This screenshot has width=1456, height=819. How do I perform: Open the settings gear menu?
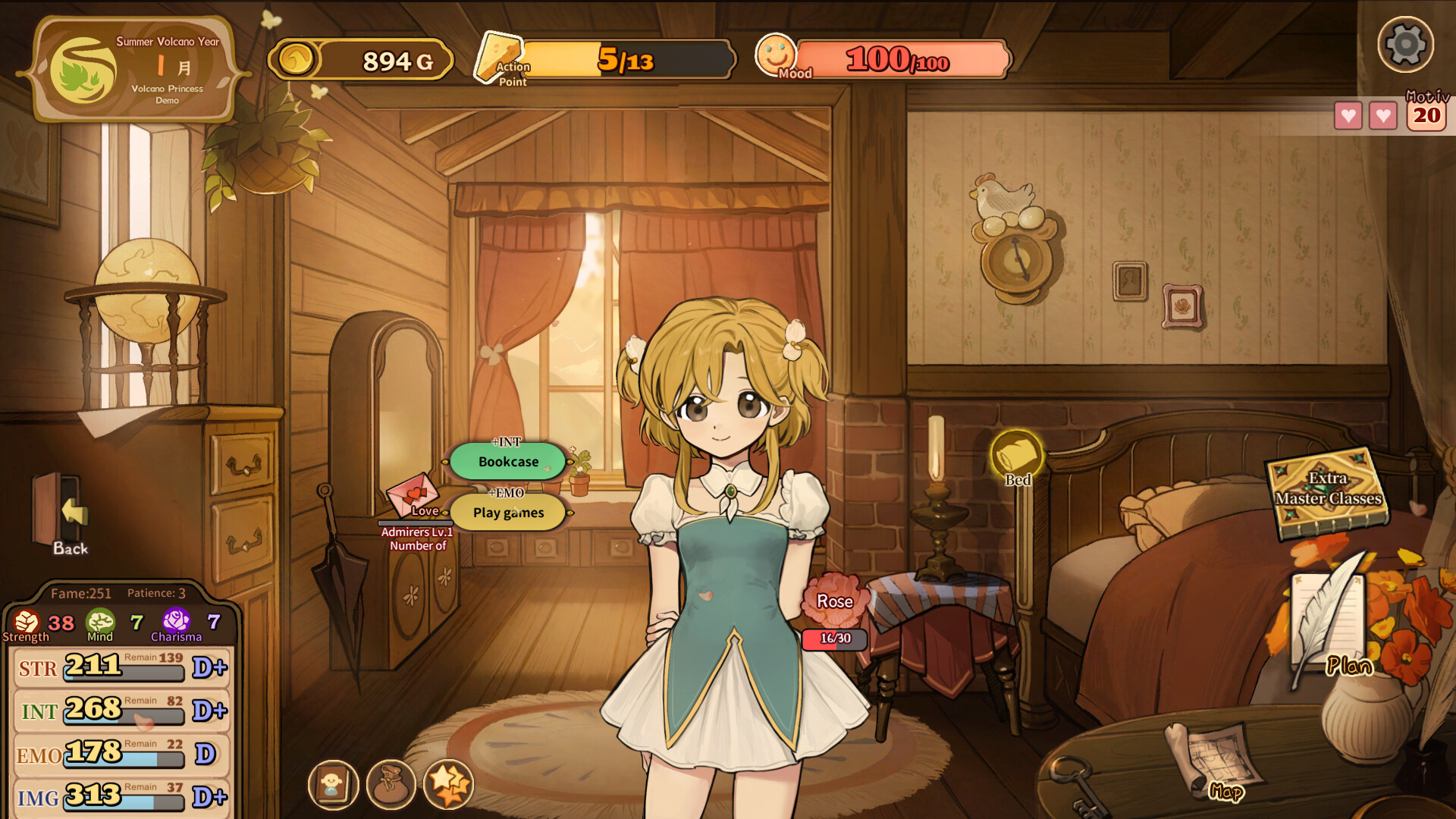point(1406,45)
